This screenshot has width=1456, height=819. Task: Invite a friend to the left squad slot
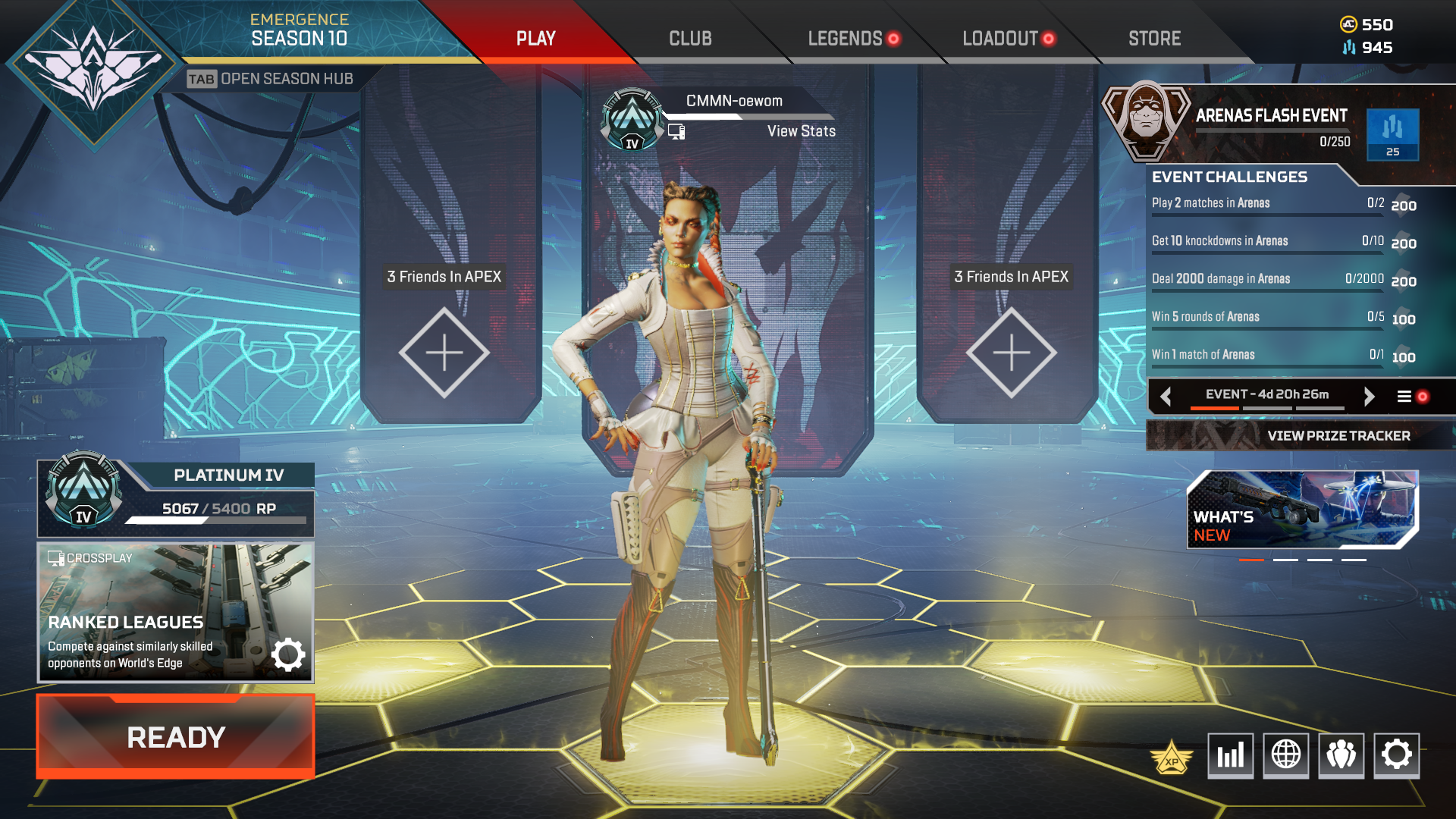pos(444,353)
